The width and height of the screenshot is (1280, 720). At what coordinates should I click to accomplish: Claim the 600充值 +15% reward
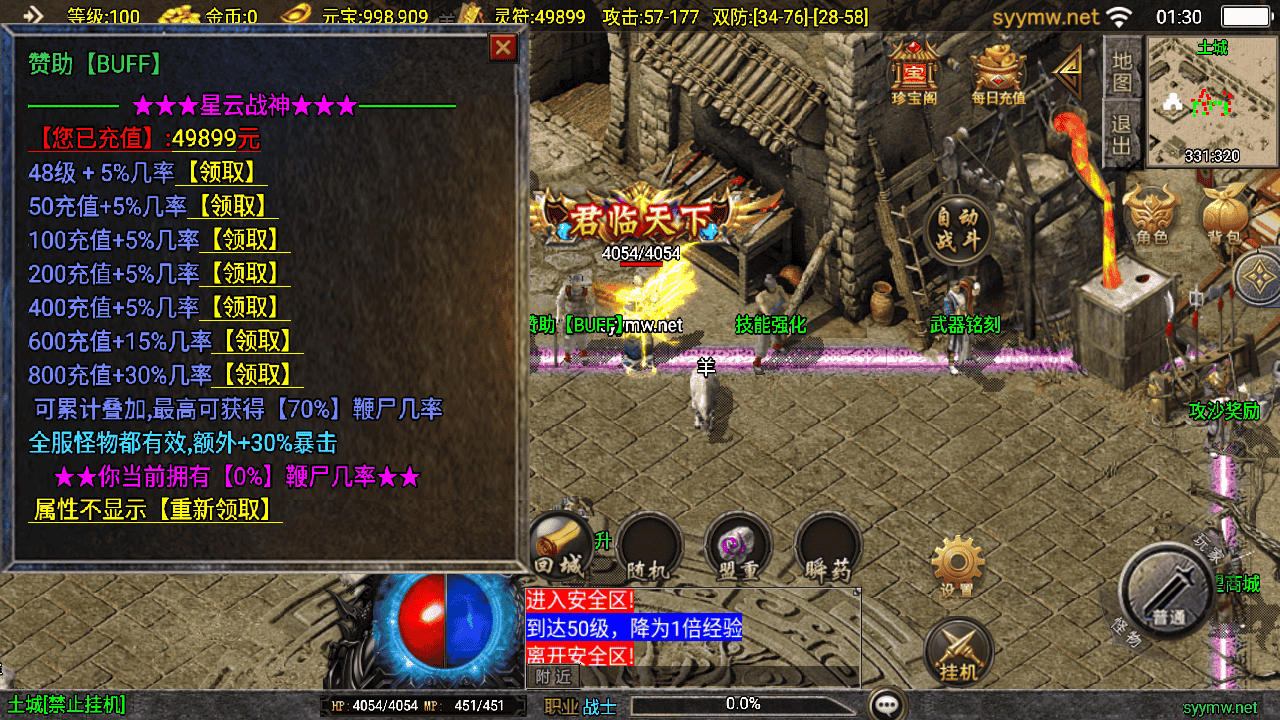pos(257,341)
